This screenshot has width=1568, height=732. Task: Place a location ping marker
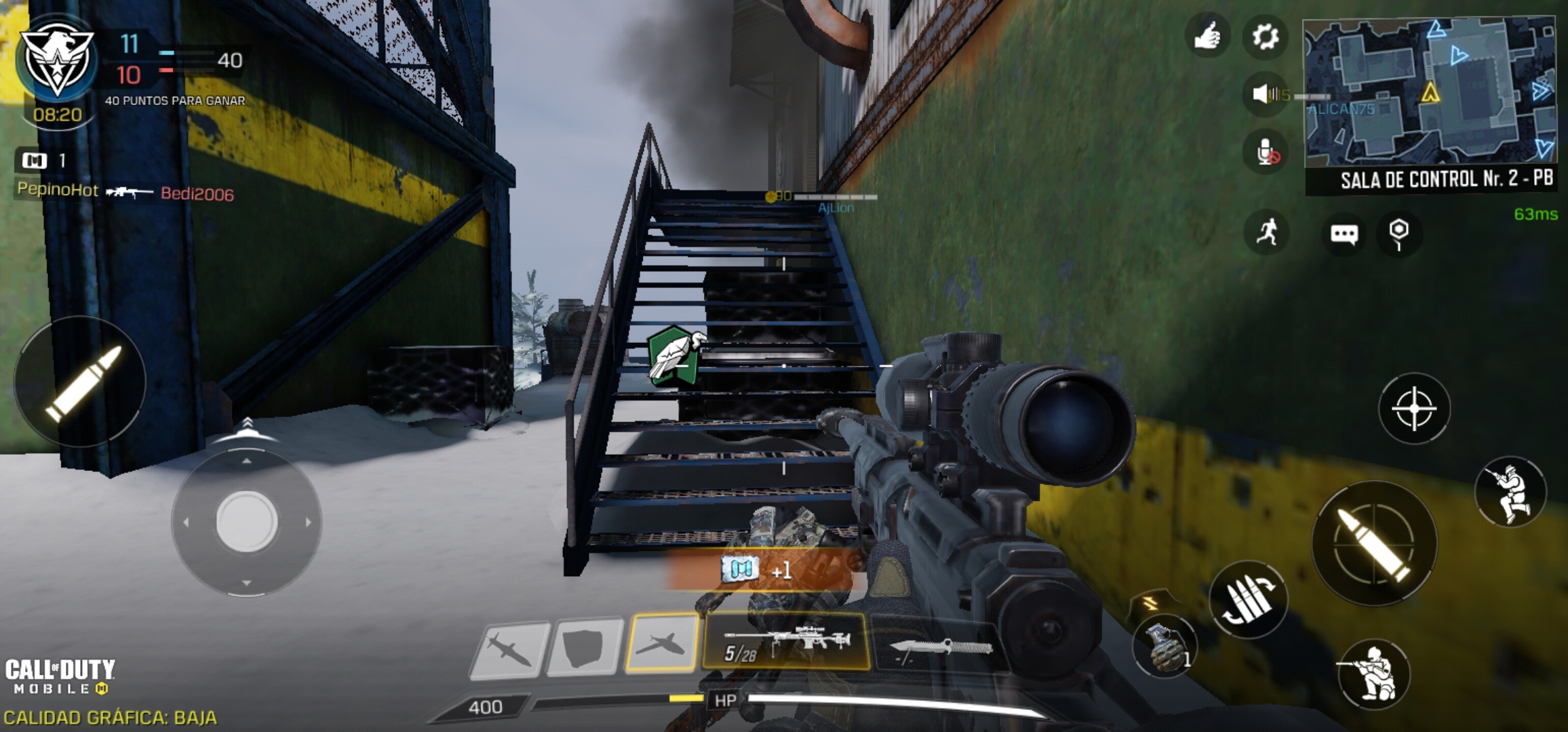[x=1398, y=234]
